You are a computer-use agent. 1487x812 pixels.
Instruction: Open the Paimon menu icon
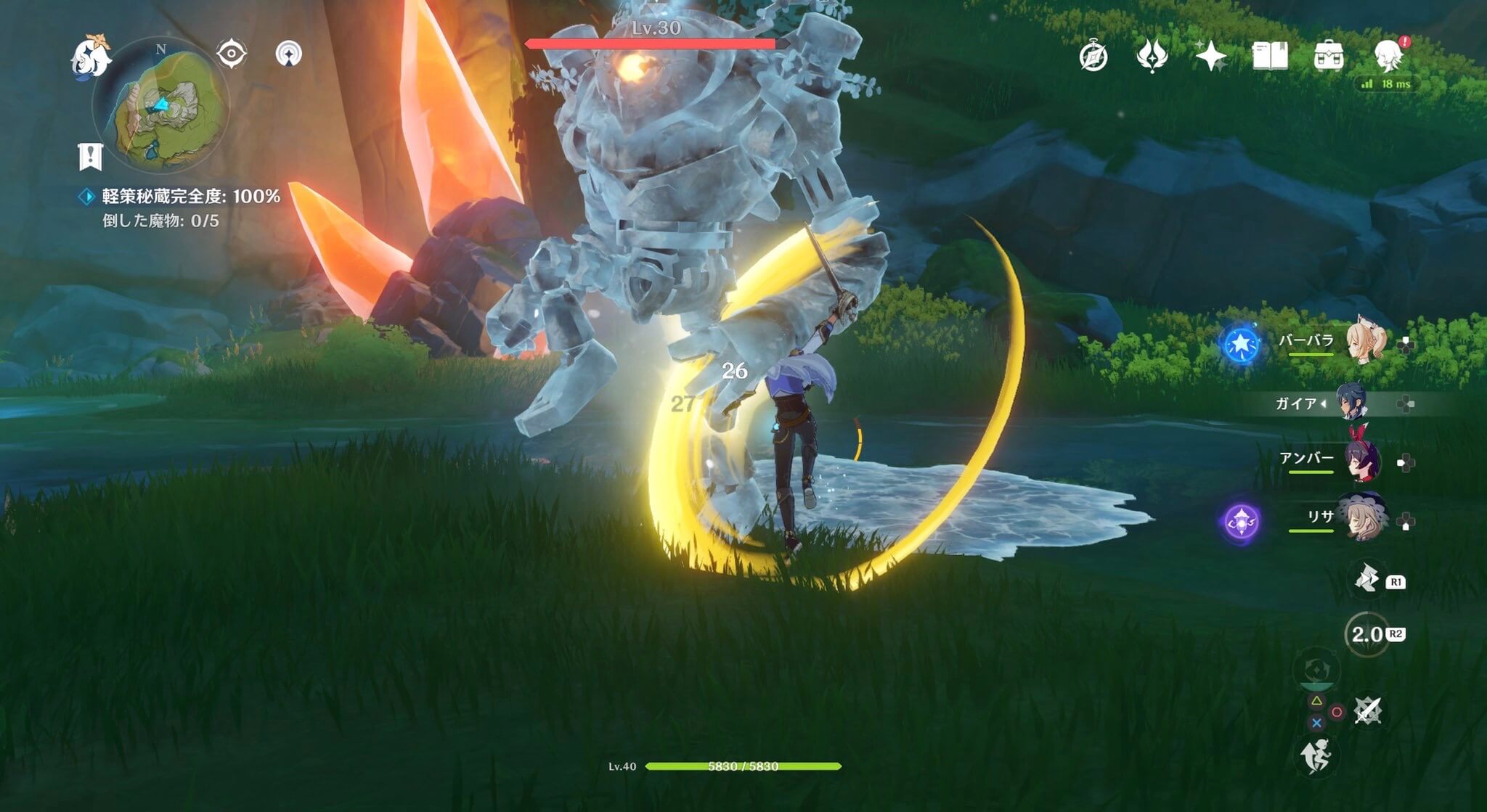pyautogui.click(x=91, y=55)
